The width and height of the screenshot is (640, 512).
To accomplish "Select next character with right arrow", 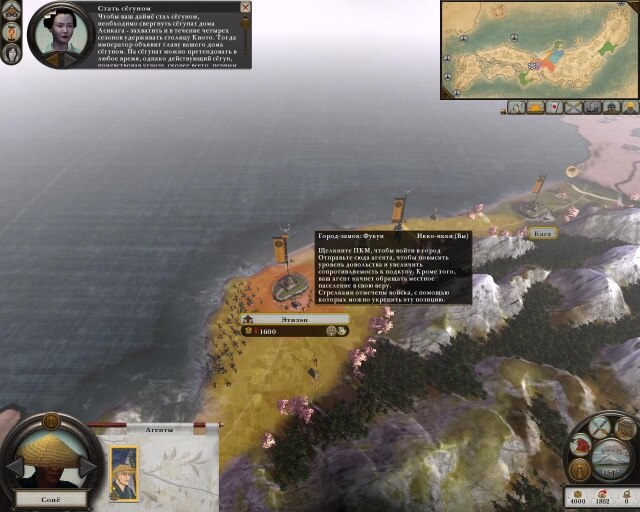I will coord(88,467).
